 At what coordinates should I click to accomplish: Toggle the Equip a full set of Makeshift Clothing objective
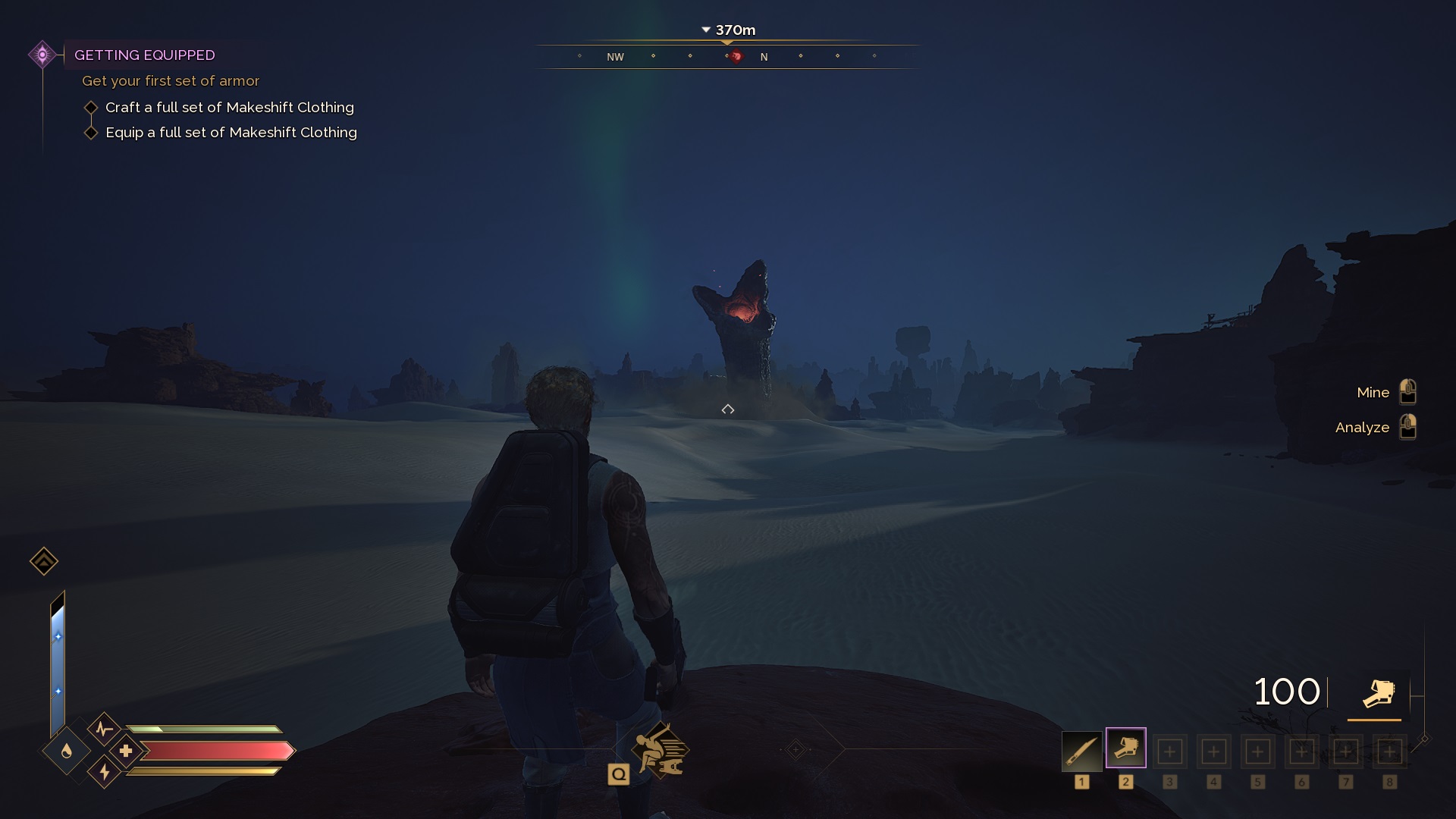coord(92,132)
